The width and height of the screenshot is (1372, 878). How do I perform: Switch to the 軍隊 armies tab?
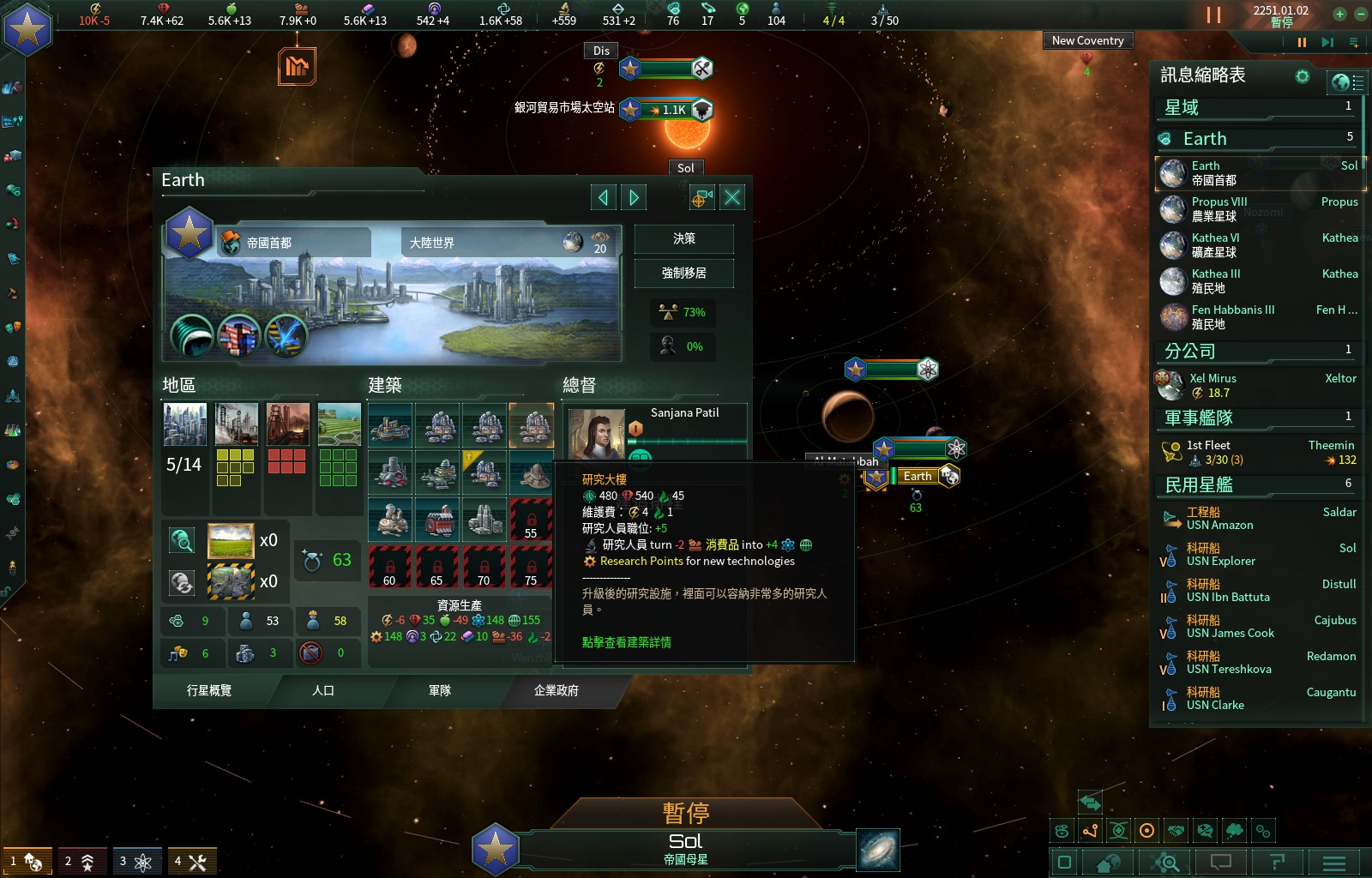[x=440, y=690]
